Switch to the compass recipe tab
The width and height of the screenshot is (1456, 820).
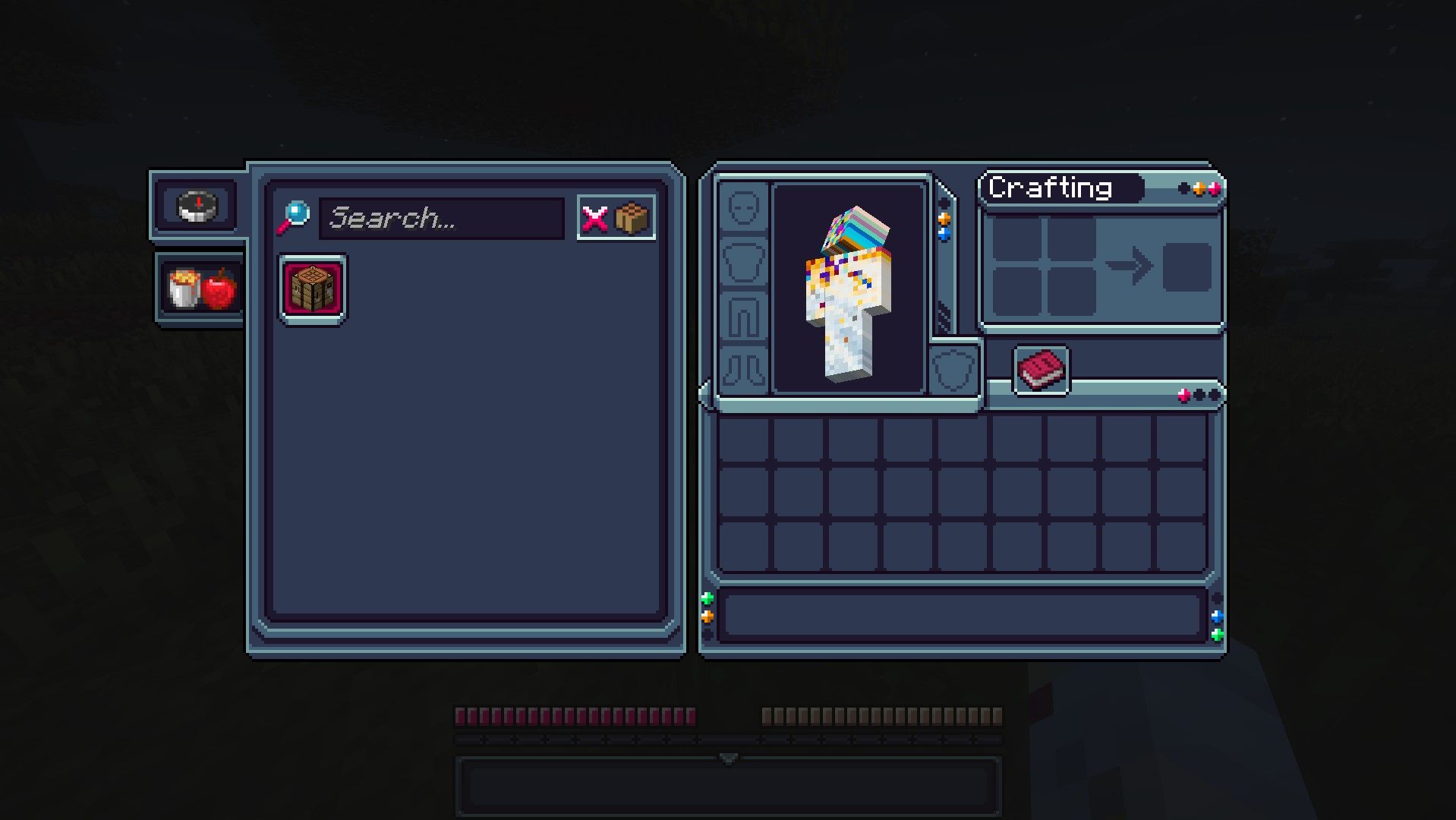tap(197, 205)
